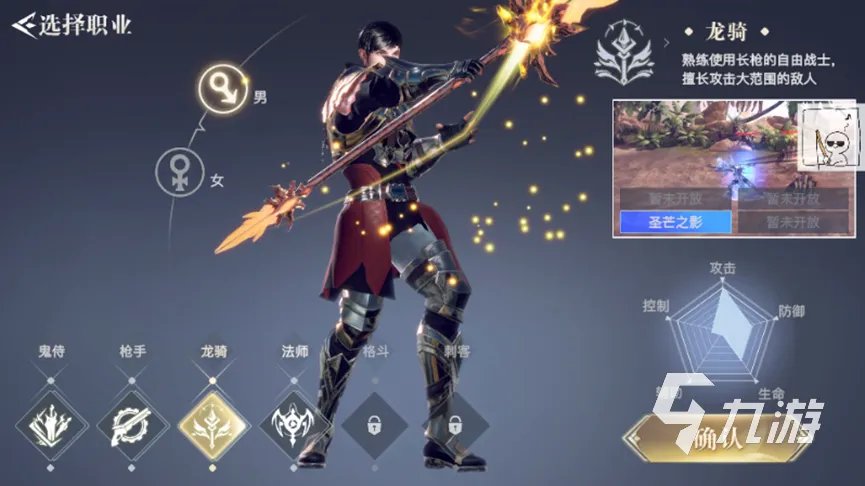Select the male (男) gender icon
Screen dimensions: 865x486
point(220,89)
